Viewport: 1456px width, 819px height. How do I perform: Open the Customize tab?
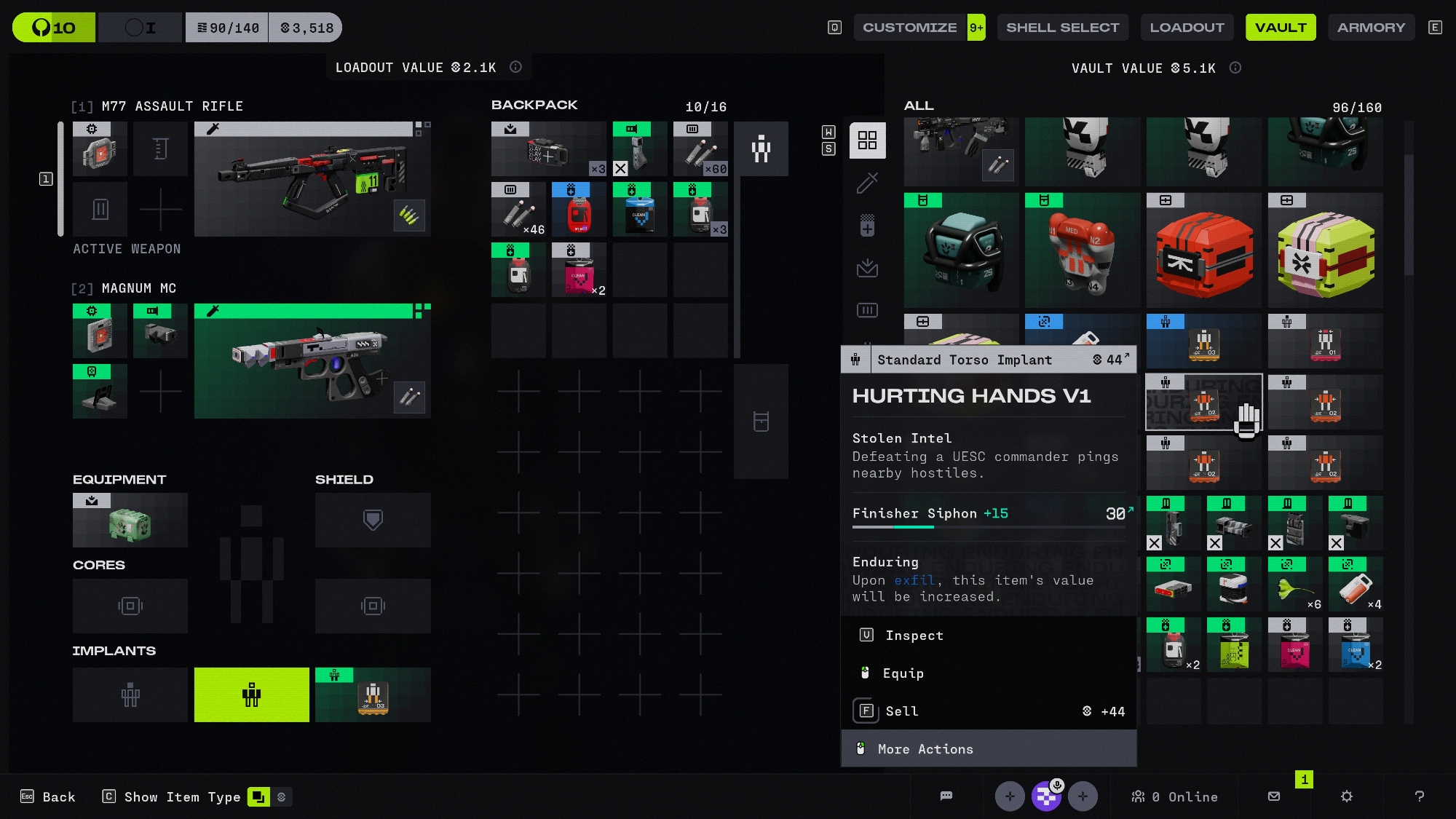pyautogui.click(x=909, y=28)
